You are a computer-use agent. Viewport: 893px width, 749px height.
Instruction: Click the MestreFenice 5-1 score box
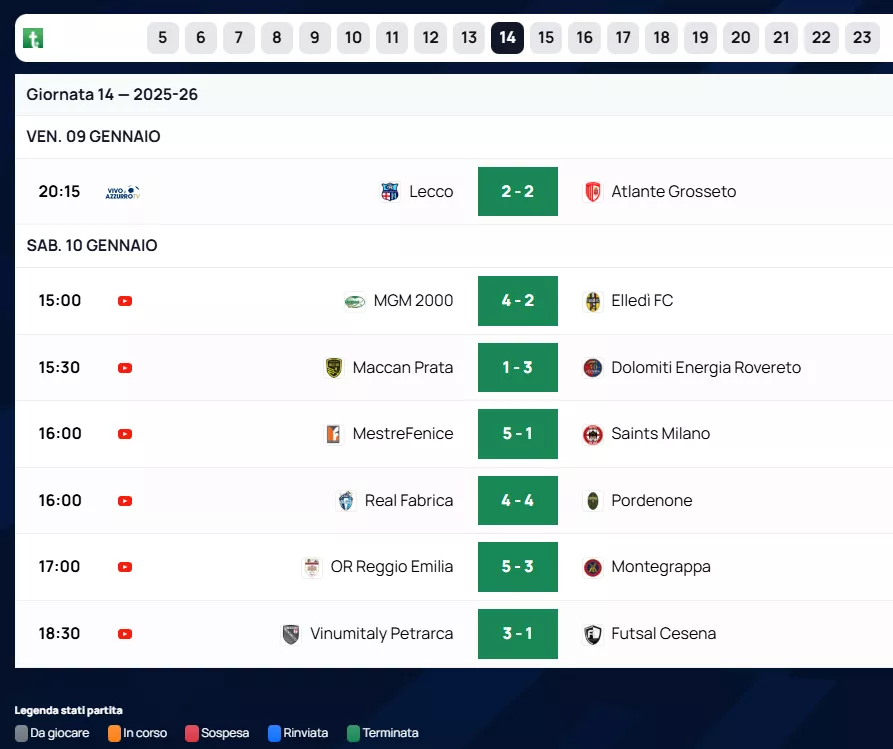[517, 434]
